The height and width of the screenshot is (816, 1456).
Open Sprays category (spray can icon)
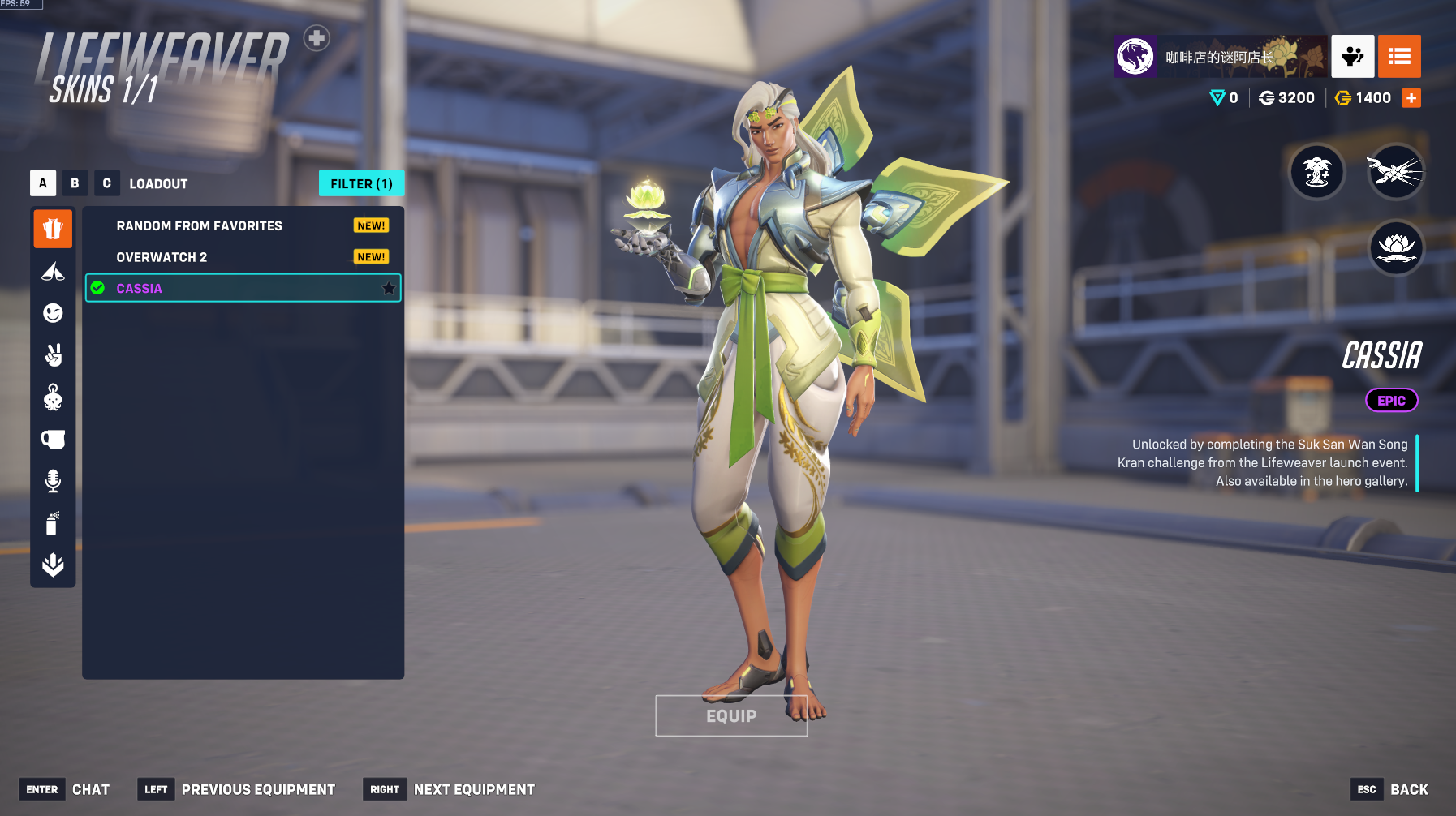[x=53, y=523]
